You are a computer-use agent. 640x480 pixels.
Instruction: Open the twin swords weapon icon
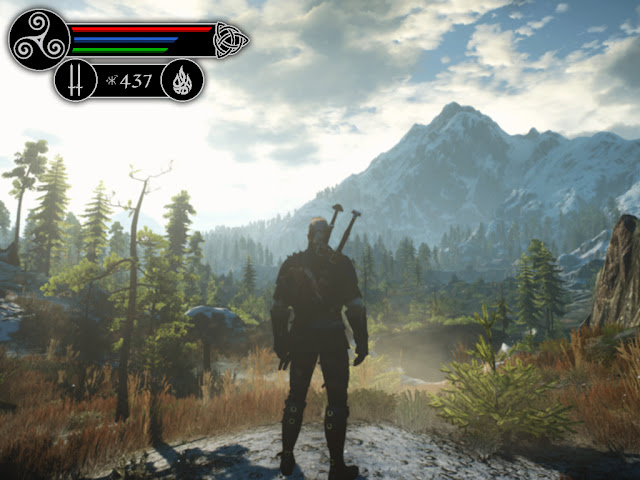click(75, 80)
